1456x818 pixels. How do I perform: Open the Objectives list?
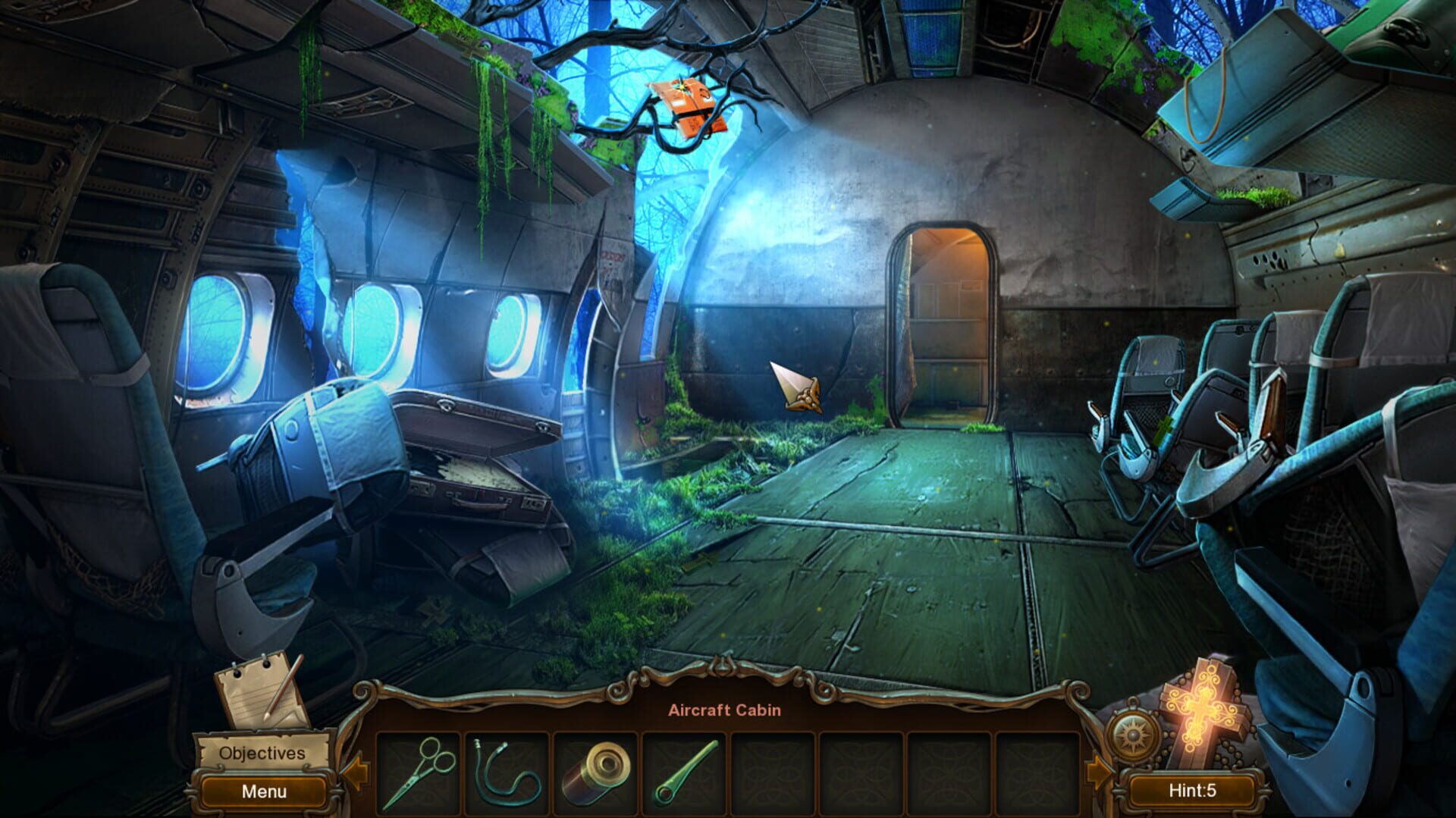(262, 753)
